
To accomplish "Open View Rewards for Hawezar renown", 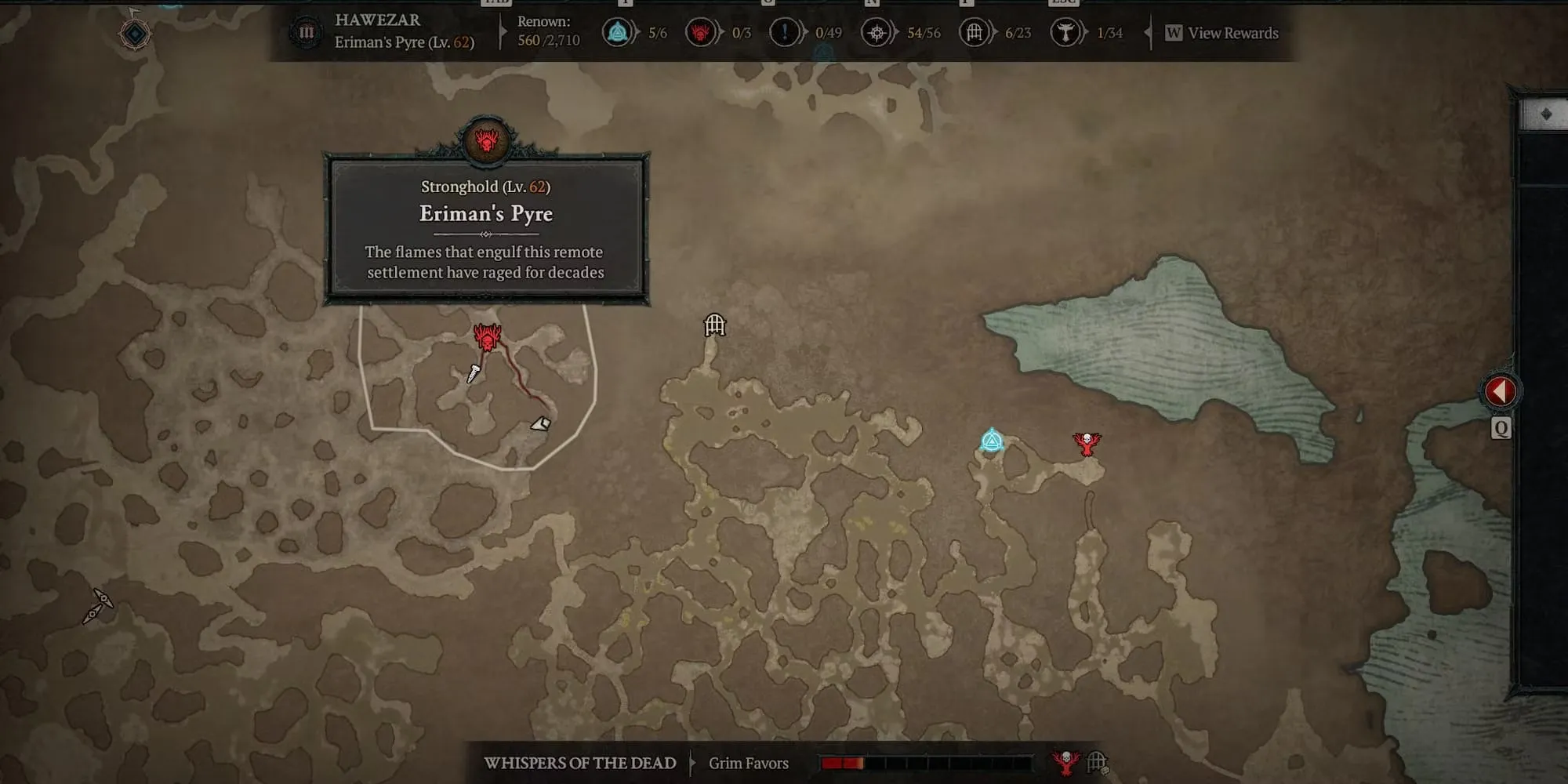I will 1222,33.
